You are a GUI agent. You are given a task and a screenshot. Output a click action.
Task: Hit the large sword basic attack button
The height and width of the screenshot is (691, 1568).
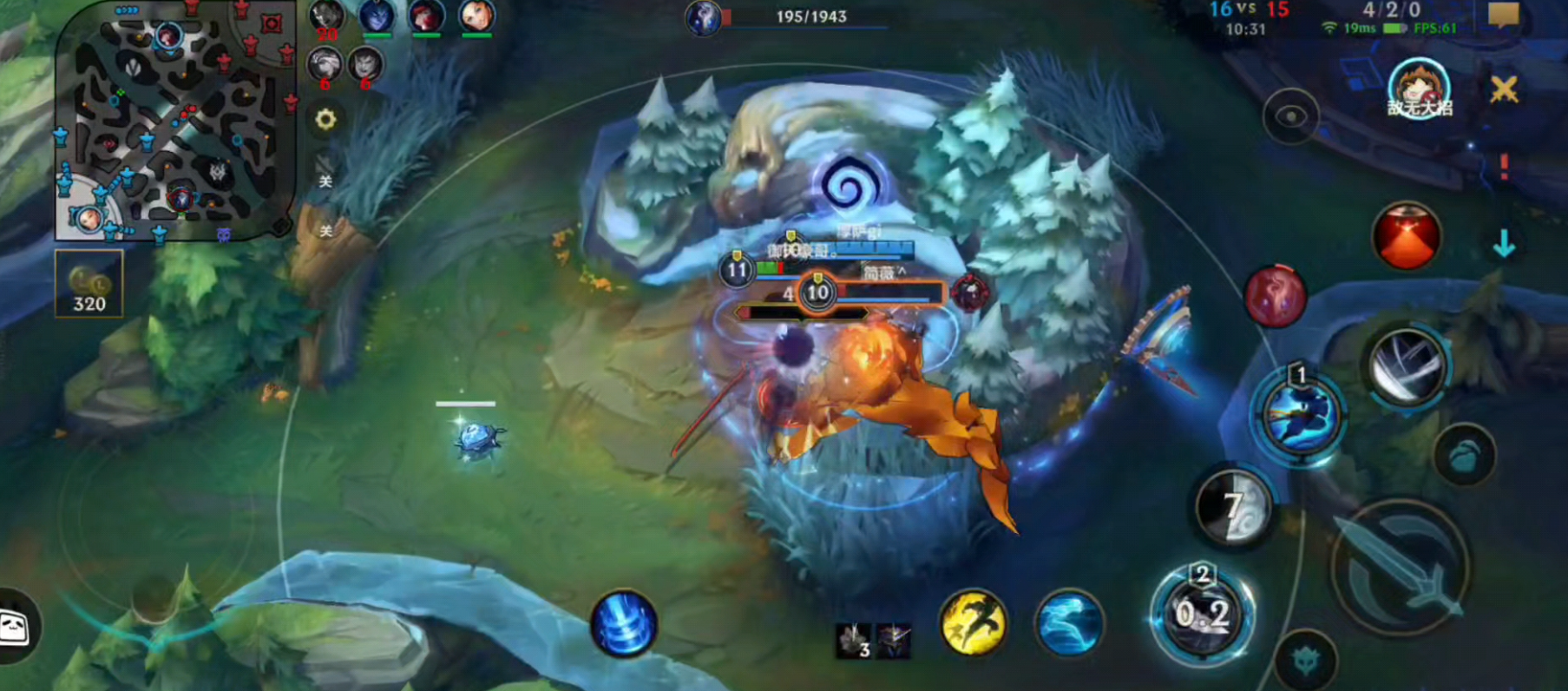coord(1399,566)
